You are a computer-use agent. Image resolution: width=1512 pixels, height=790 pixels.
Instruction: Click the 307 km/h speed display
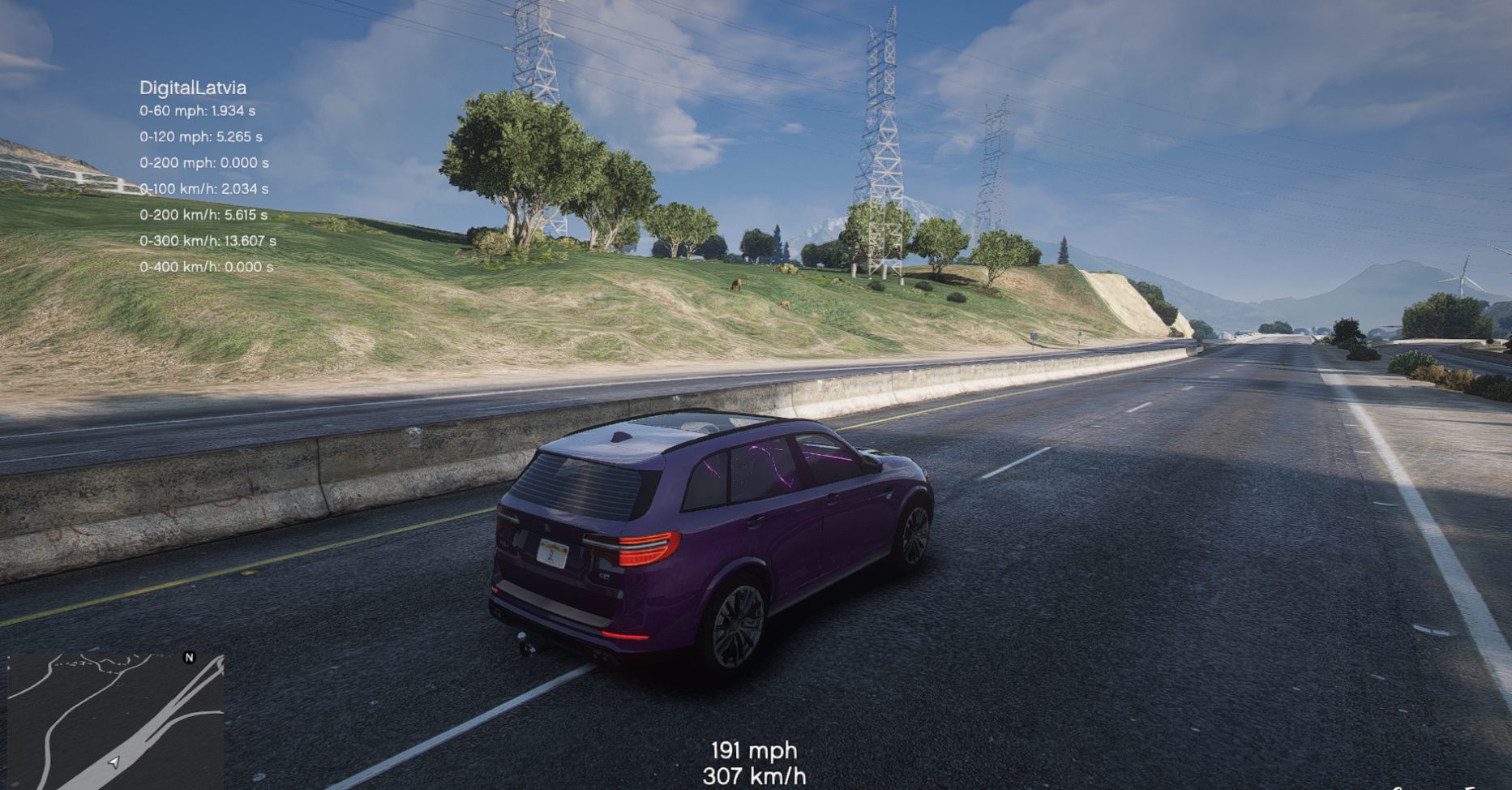755,776
